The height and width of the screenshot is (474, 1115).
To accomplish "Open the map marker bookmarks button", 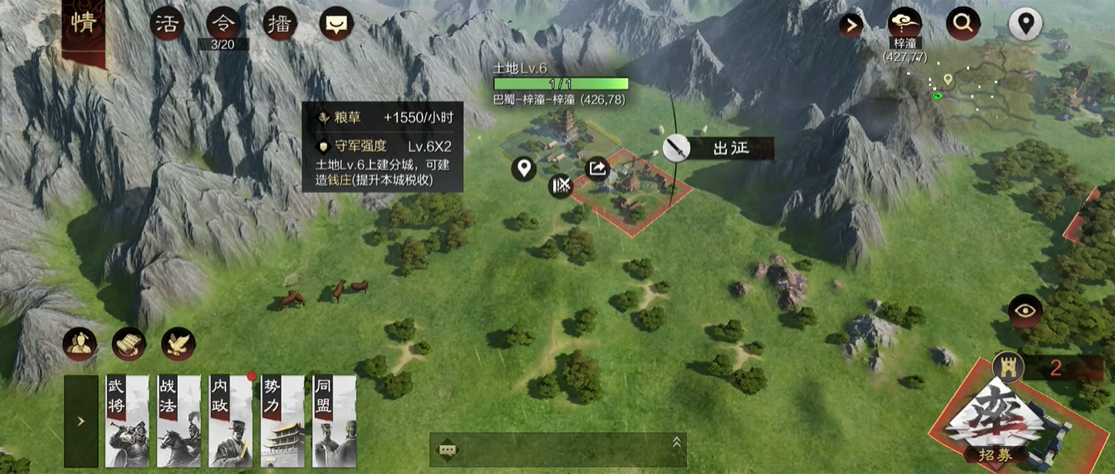I will pos(1025,23).
